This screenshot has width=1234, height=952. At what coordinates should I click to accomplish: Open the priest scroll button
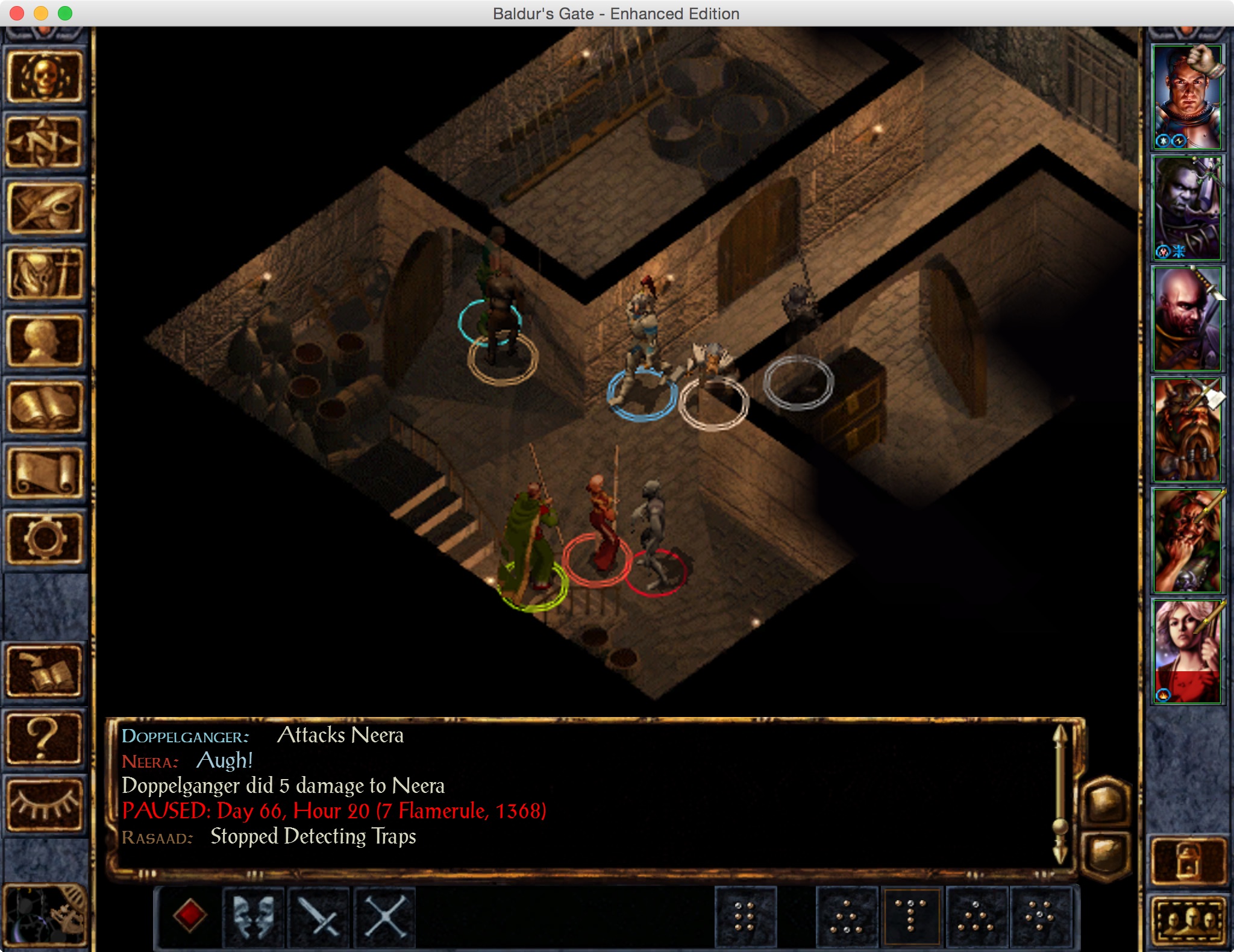44,474
